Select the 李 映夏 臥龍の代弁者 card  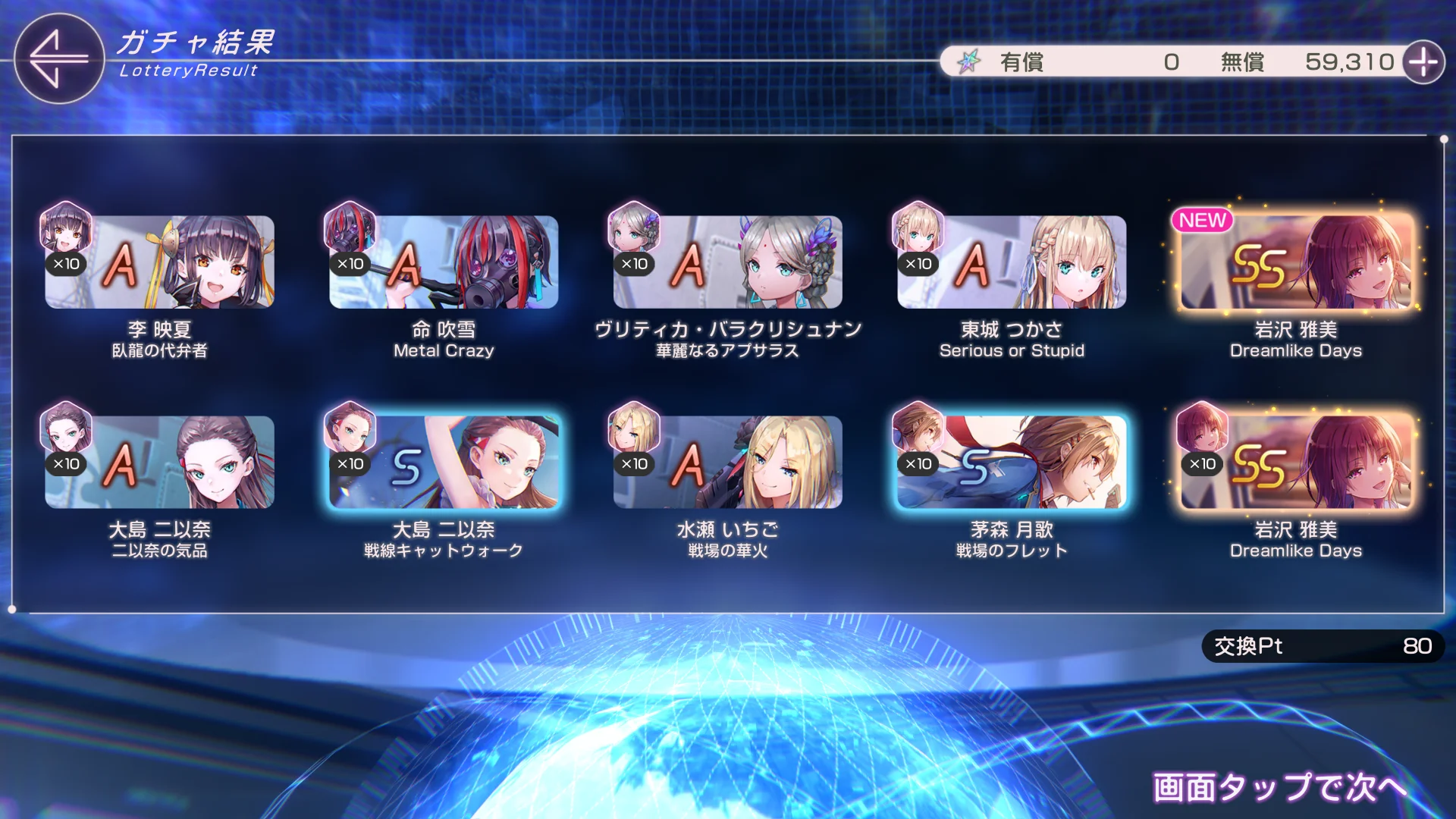click(159, 262)
